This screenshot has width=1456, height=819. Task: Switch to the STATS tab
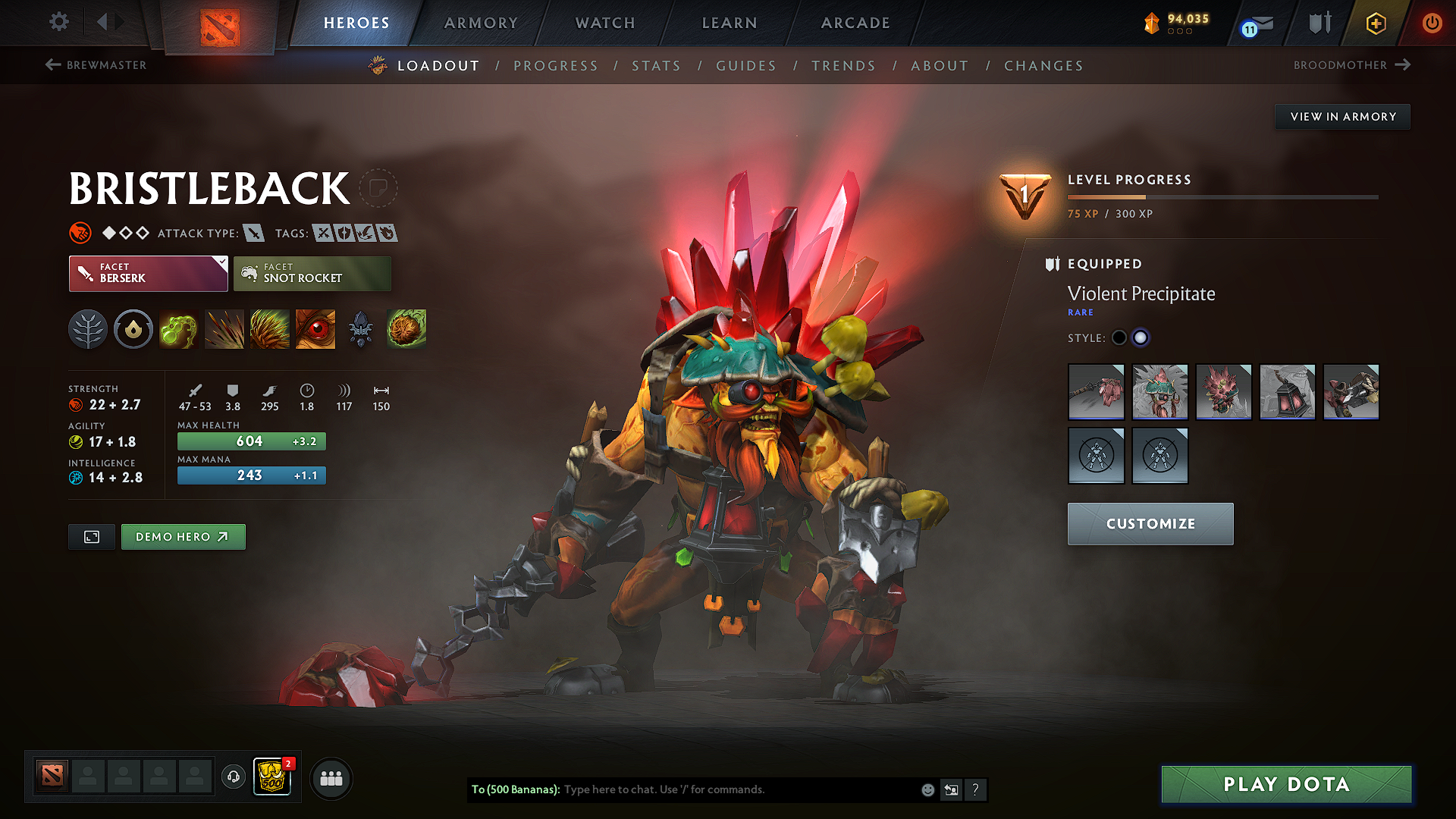[656, 65]
